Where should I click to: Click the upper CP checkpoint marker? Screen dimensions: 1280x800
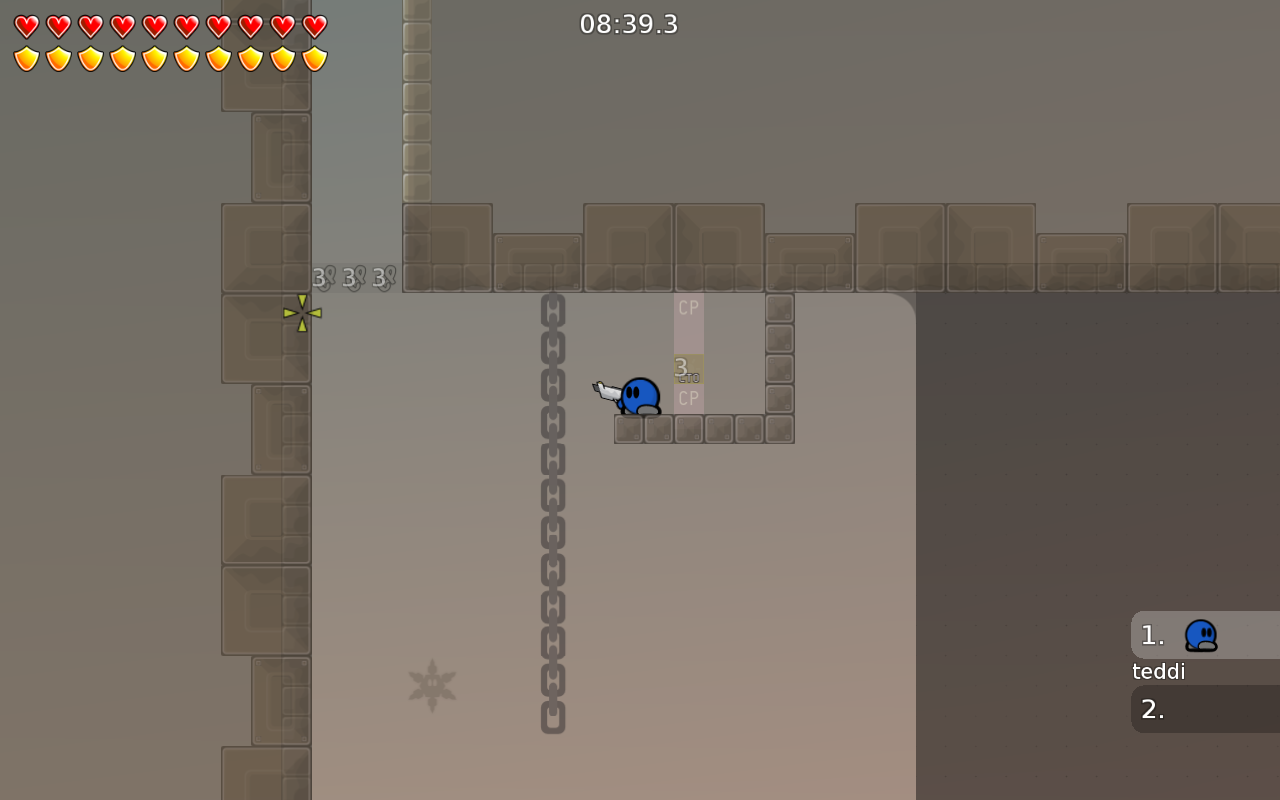[x=688, y=308]
